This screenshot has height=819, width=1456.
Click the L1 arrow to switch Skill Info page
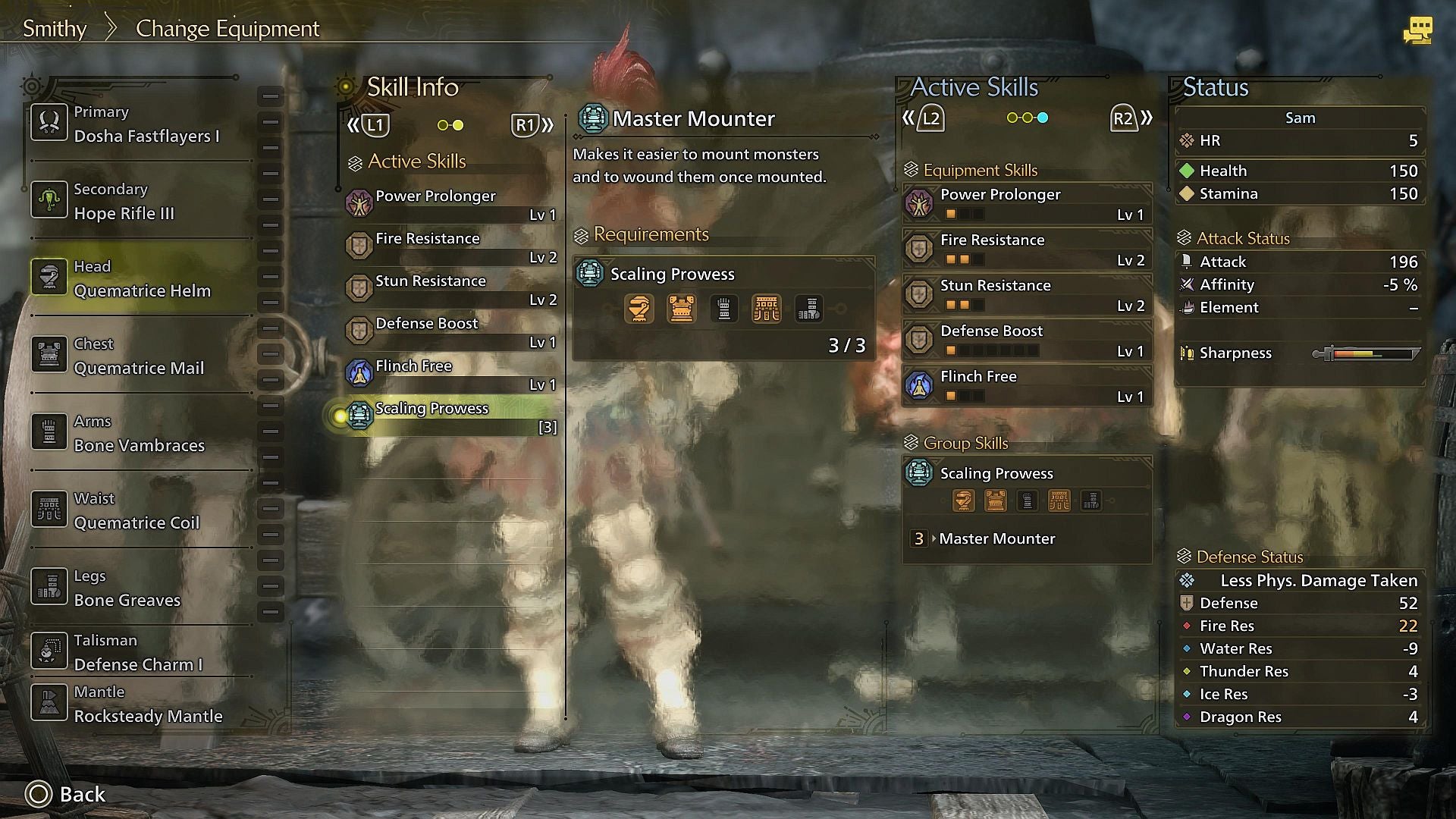click(374, 125)
